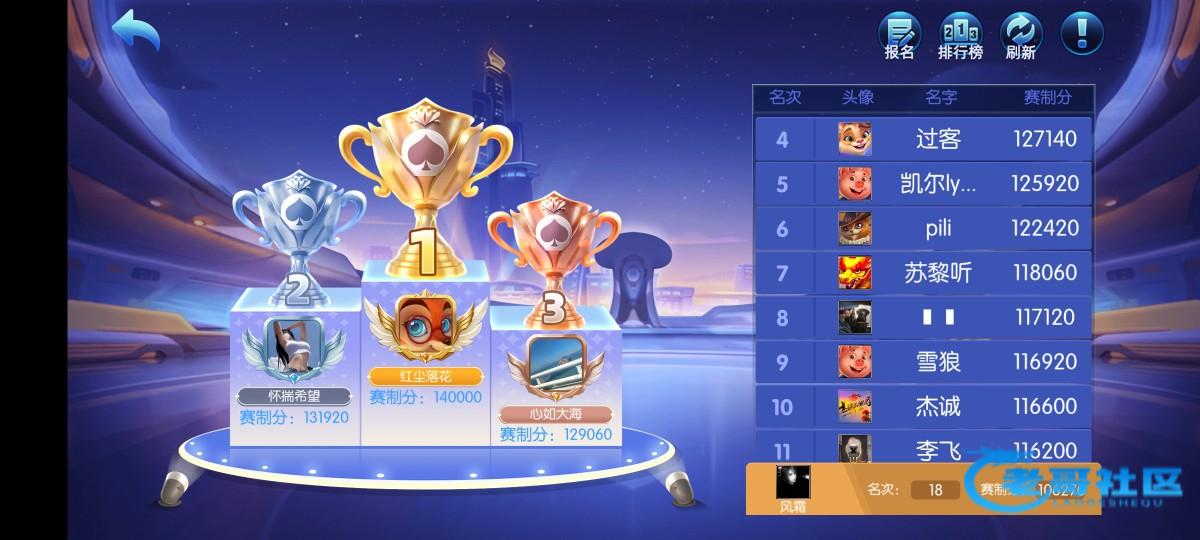Image resolution: width=1200 pixels, height=540 pixels.
Task: Choose rank 9 player 雪狼 row
Action: pyautogui.click(x=922, y=362)
